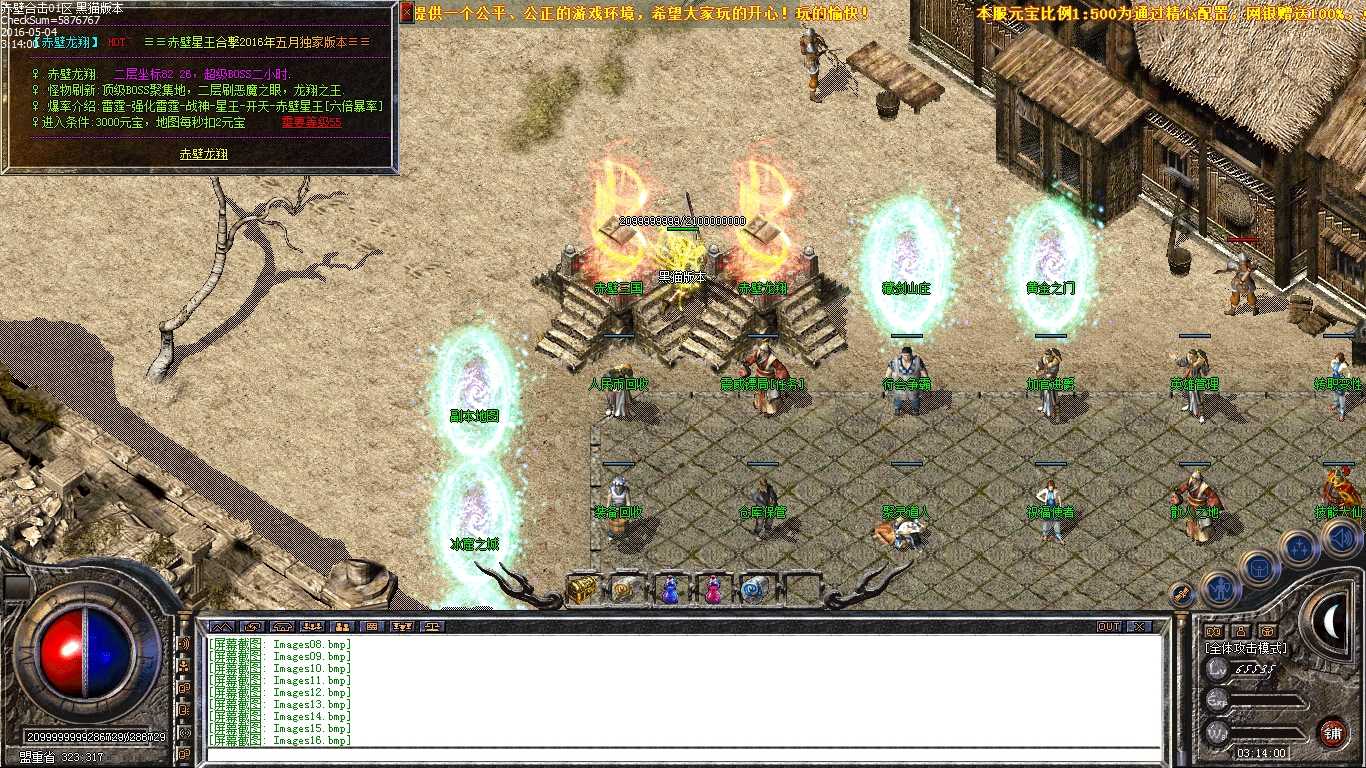
Task: Select the blue warrior figure hotkey icon
Action: 1221,589
